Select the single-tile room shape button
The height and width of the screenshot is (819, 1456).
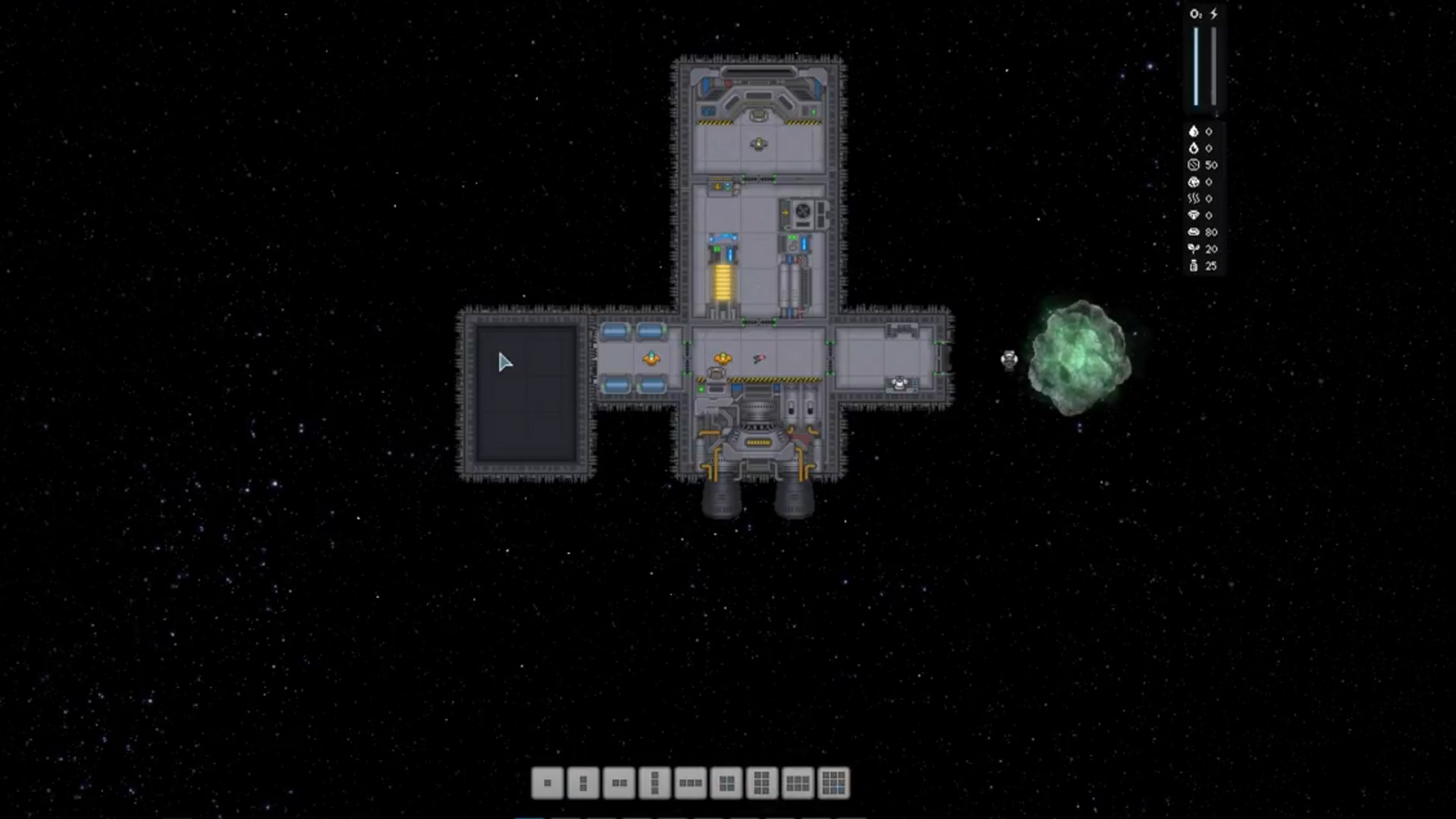tap(548, 783)
